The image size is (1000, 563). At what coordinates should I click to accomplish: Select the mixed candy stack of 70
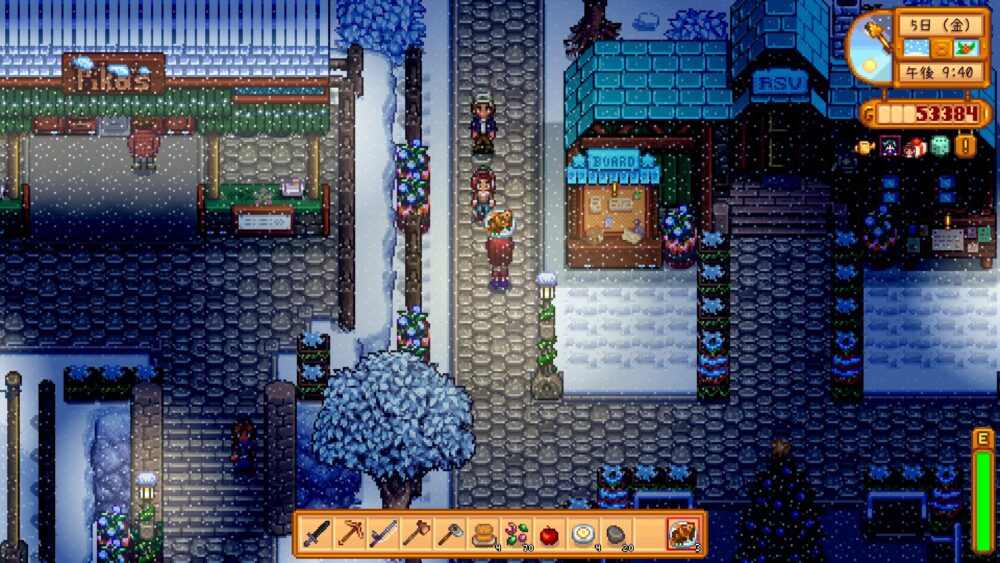click(x=516, y=534)
